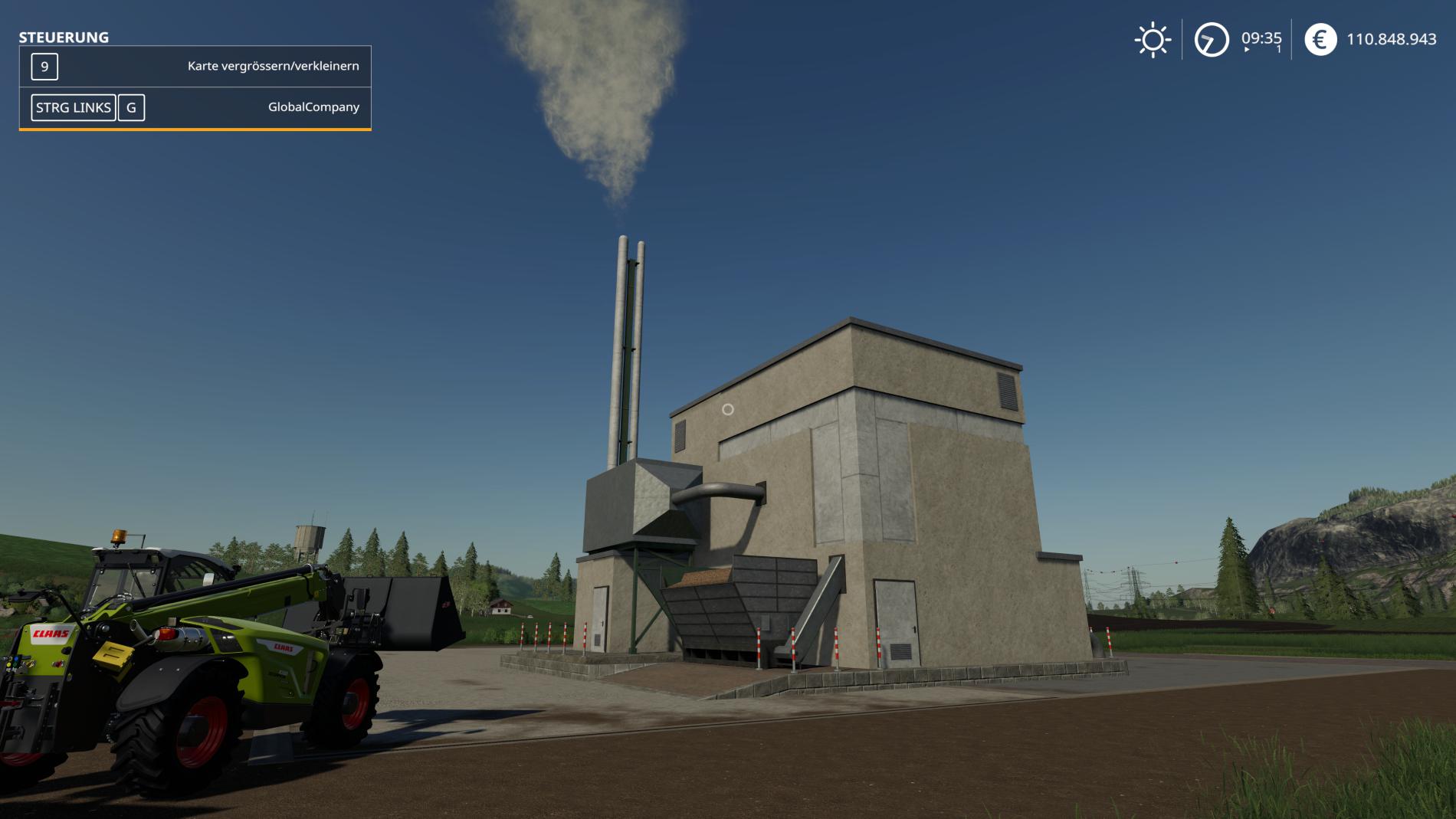1456x819 pixels.
Task: Toggle the GlobalCompany overlay entry
Action: click(x=315, y=107)
